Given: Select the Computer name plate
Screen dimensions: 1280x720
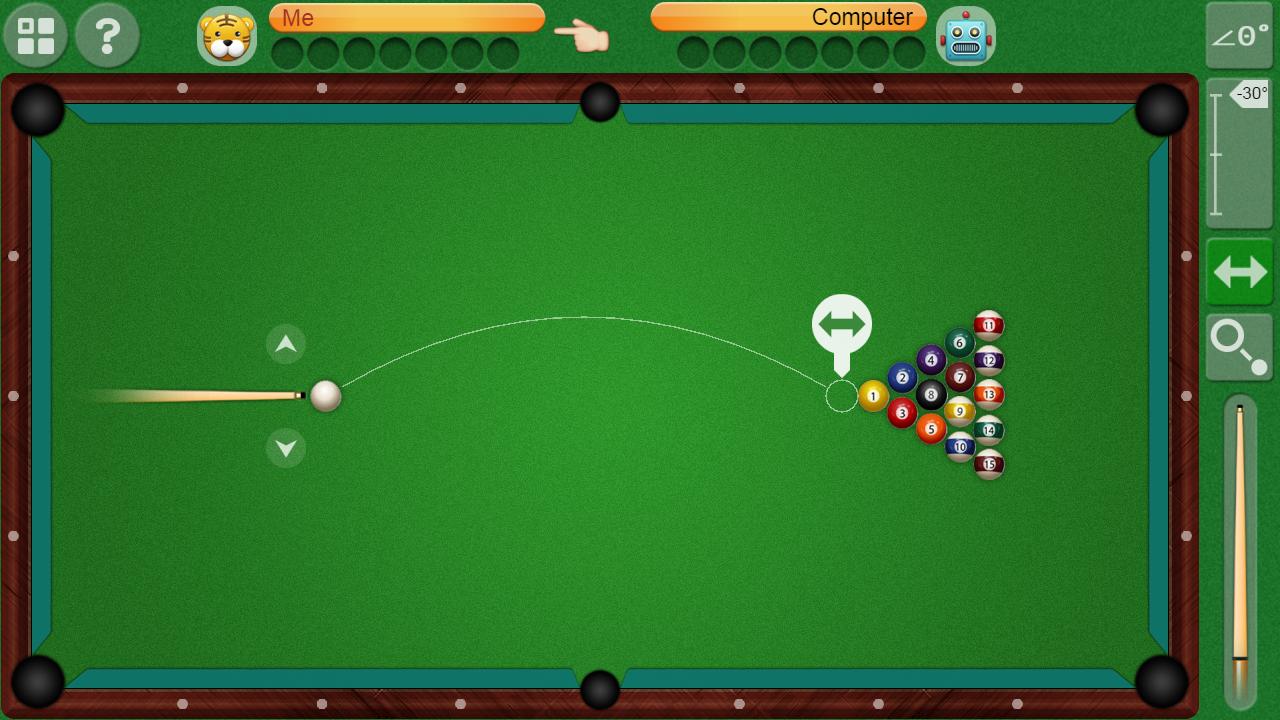Looking at the screenshot, I should 786,17.
